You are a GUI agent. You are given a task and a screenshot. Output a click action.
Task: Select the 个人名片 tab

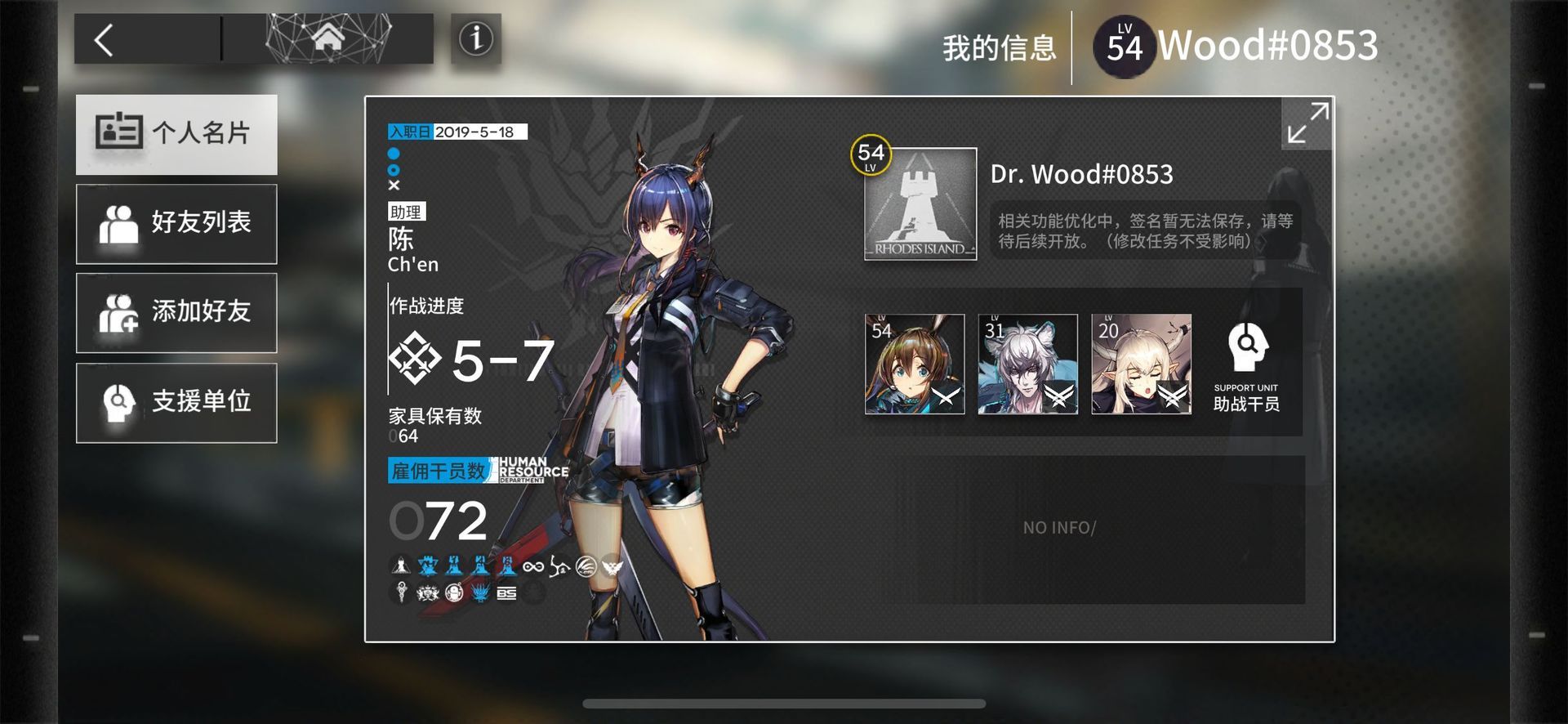(176, 134)
